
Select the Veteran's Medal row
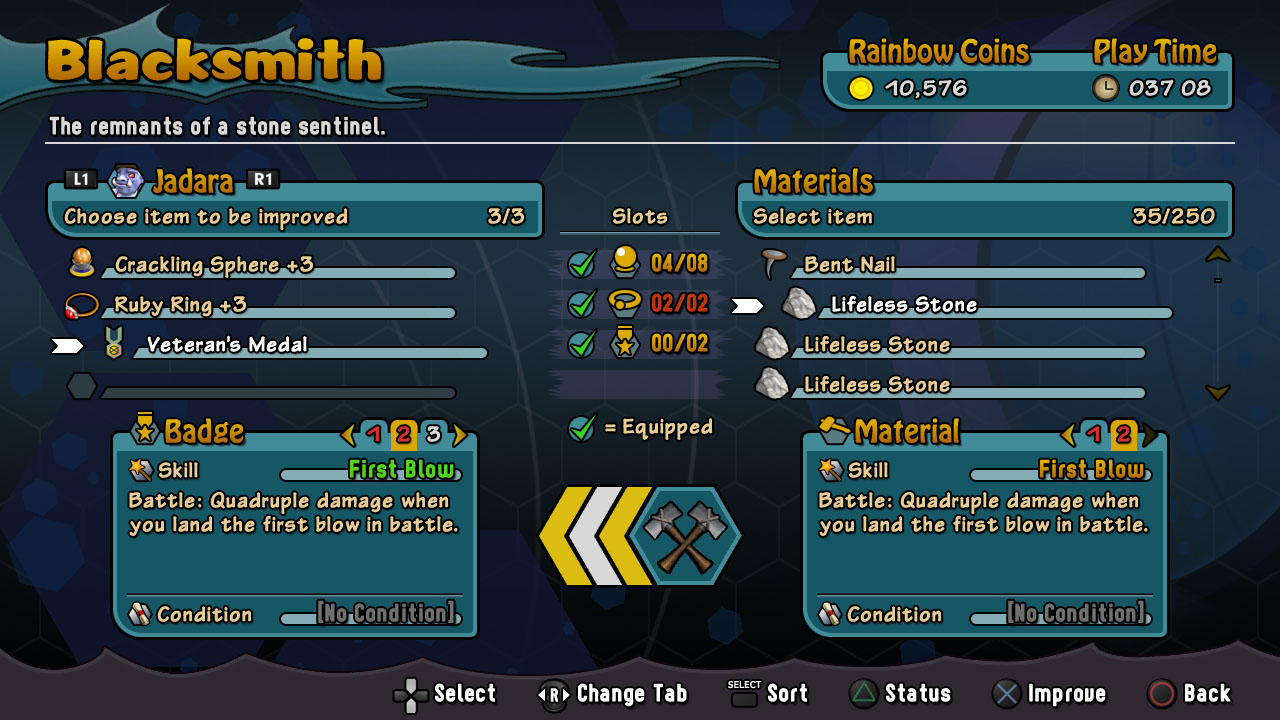point(227,345)
